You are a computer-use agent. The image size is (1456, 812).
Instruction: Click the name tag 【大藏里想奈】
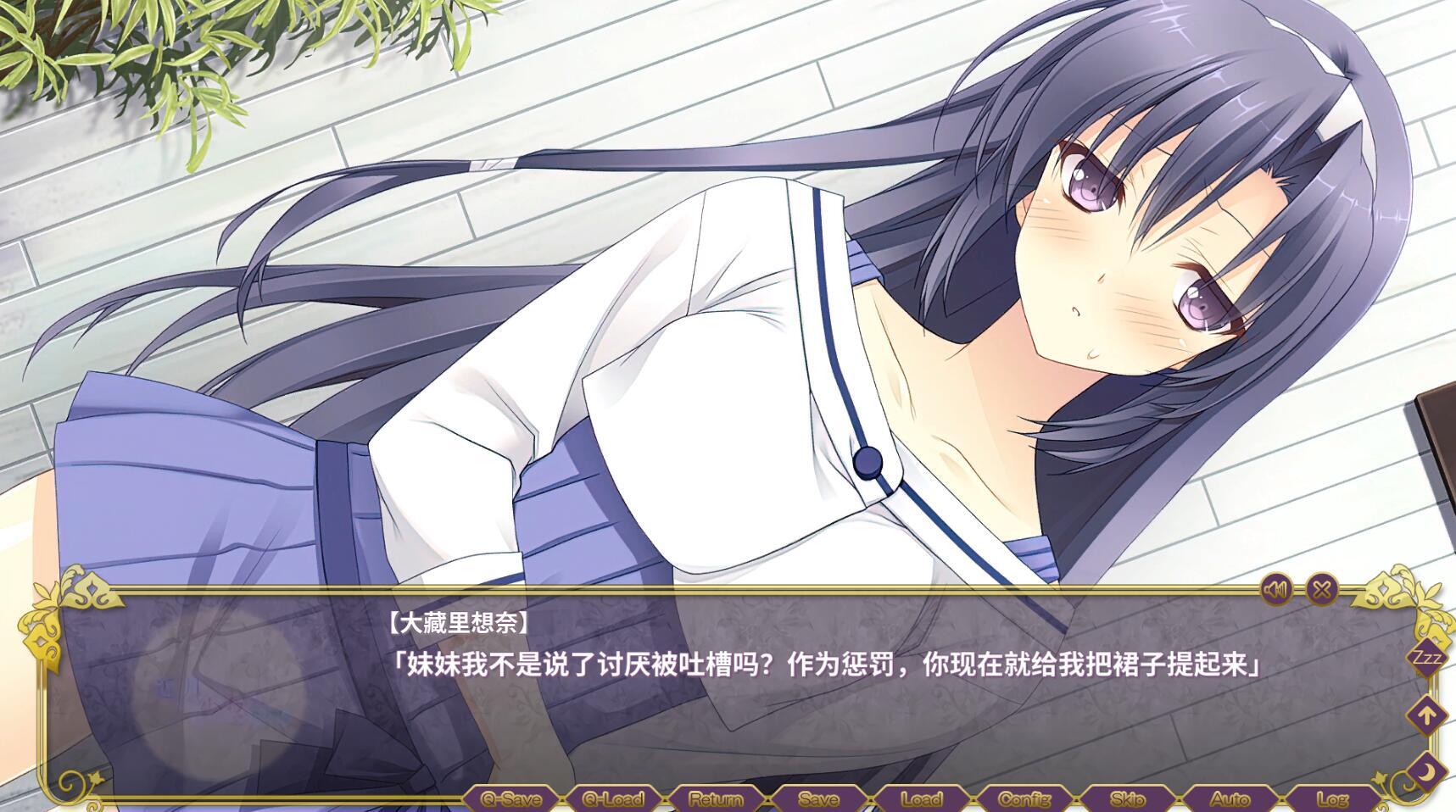[x=458, y=621]
